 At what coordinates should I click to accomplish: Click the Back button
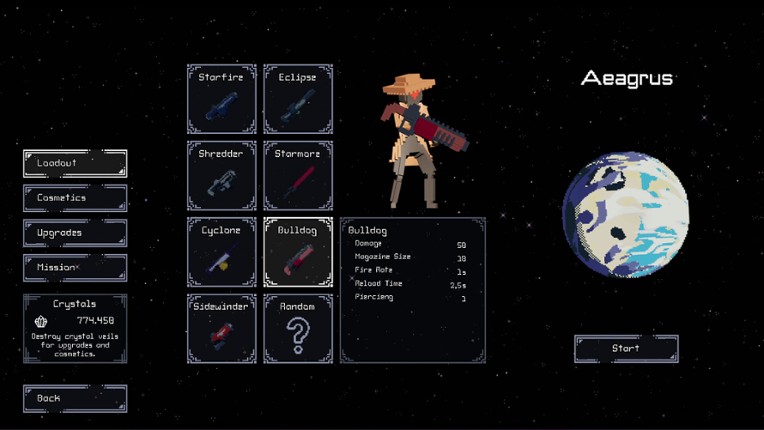[75, 398]
